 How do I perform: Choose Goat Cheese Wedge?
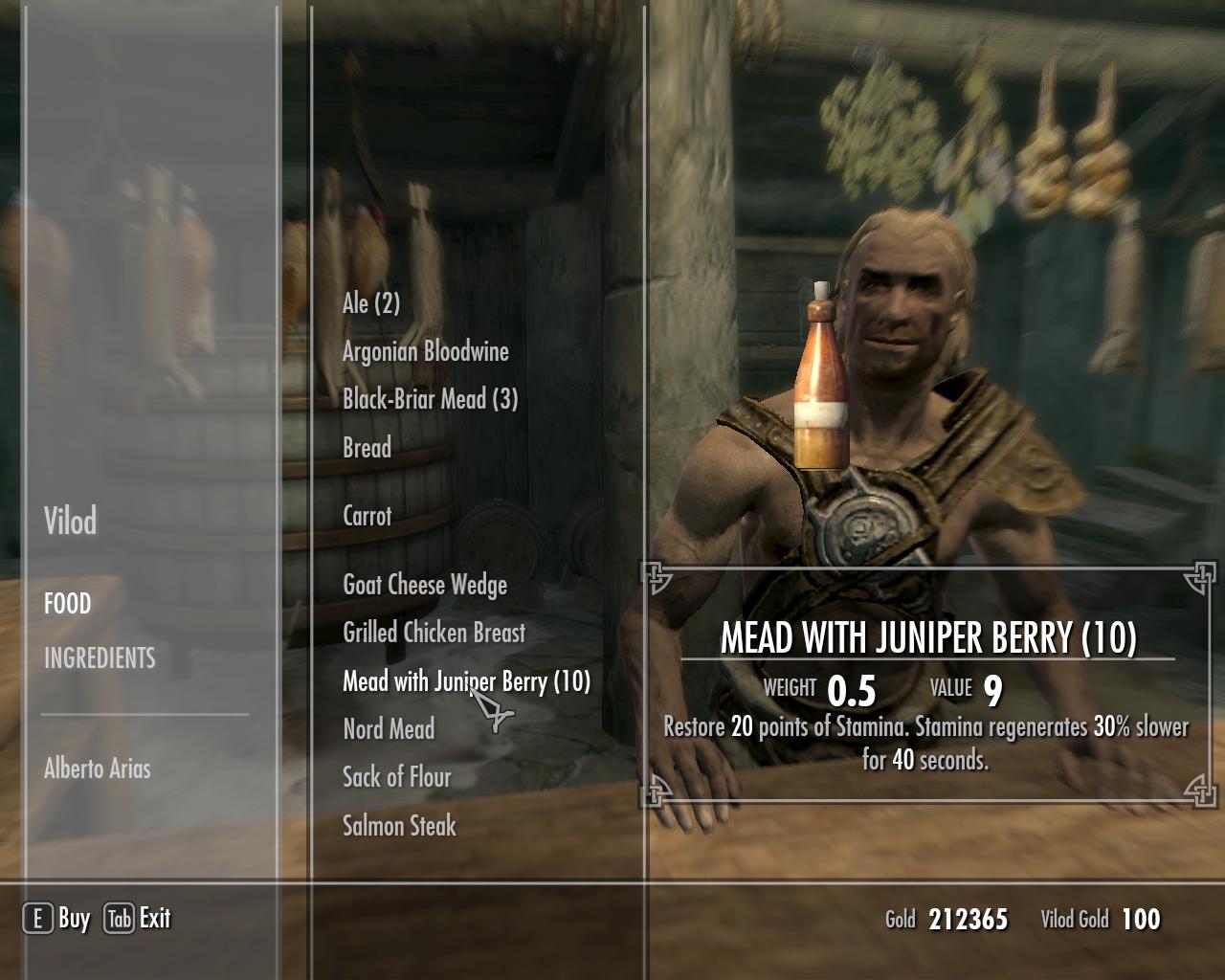[x=424, y=585]
